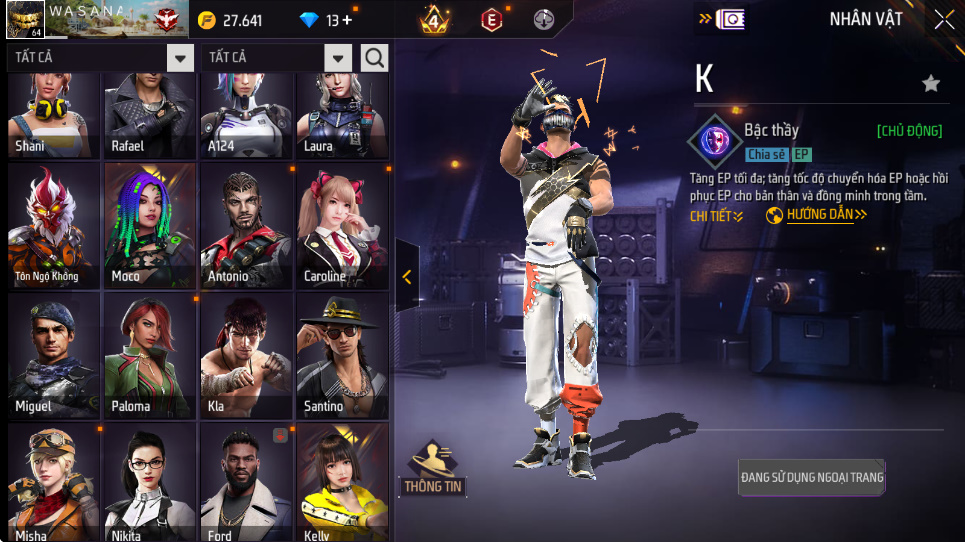Screen dimensions: 965x542
Task: Open the HƯỚNG DẪN guide link
Action: pos(818,215)
